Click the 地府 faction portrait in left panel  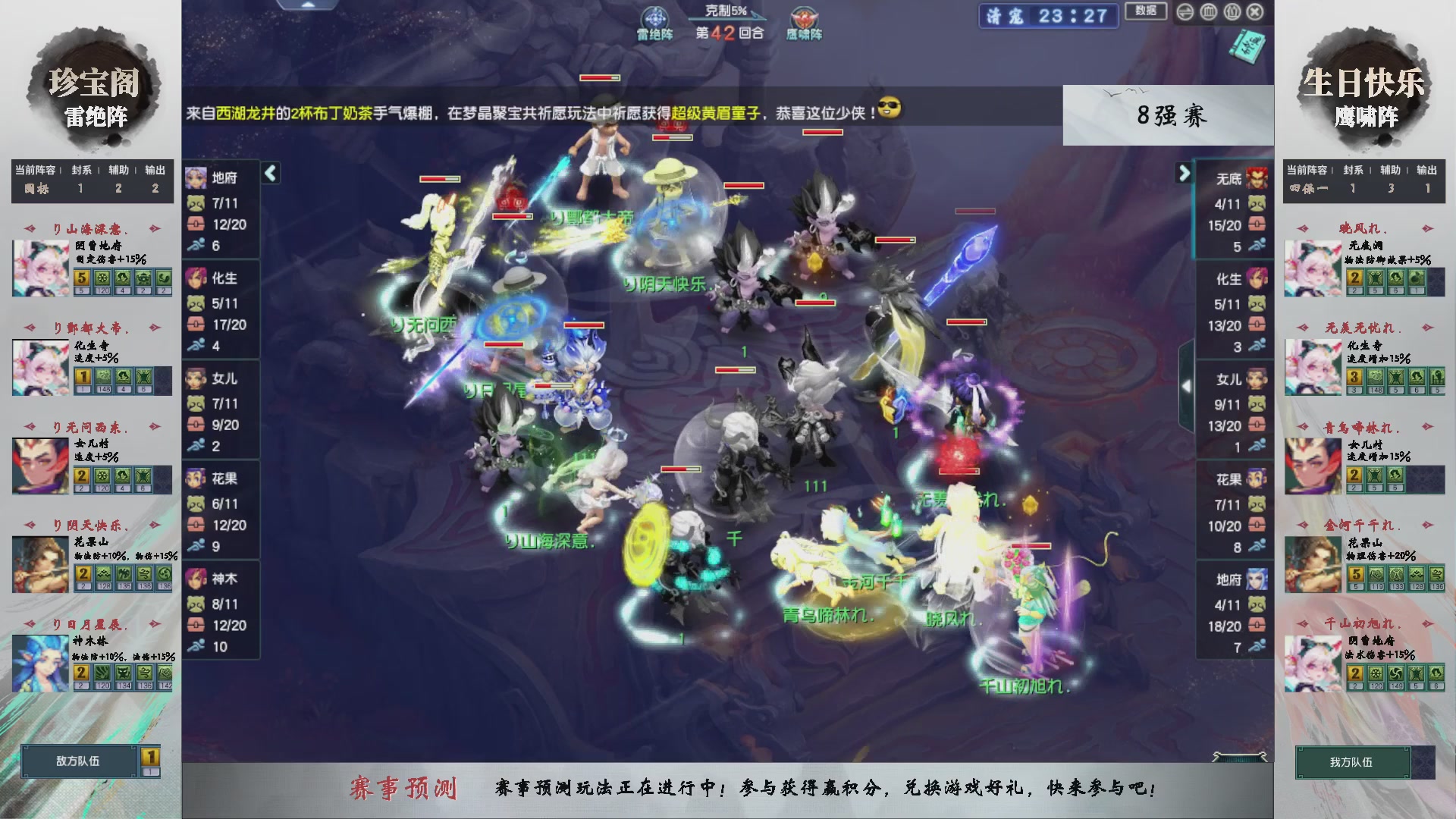click(197, 177)
